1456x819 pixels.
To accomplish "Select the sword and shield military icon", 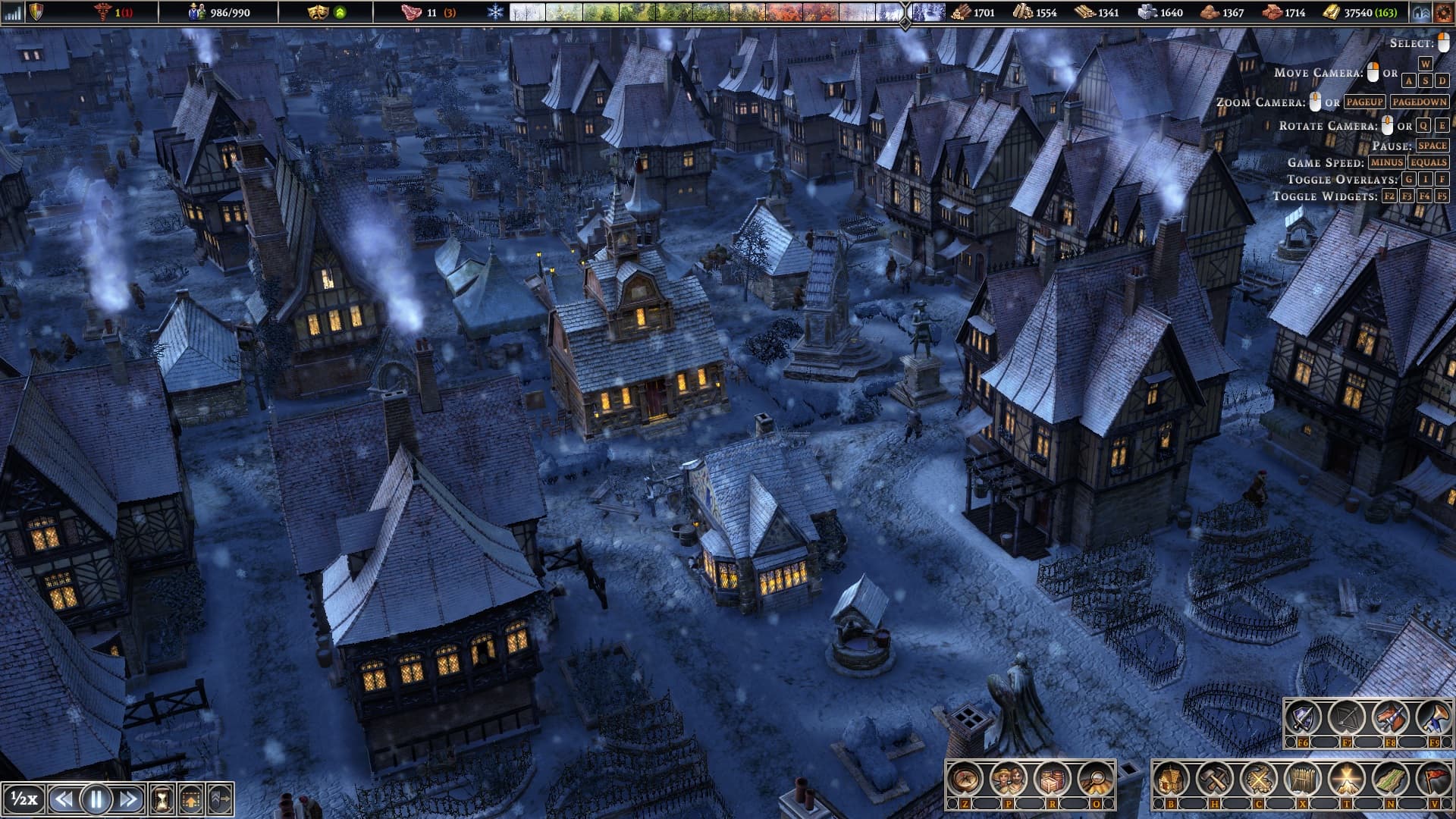I will [1303, 718].
